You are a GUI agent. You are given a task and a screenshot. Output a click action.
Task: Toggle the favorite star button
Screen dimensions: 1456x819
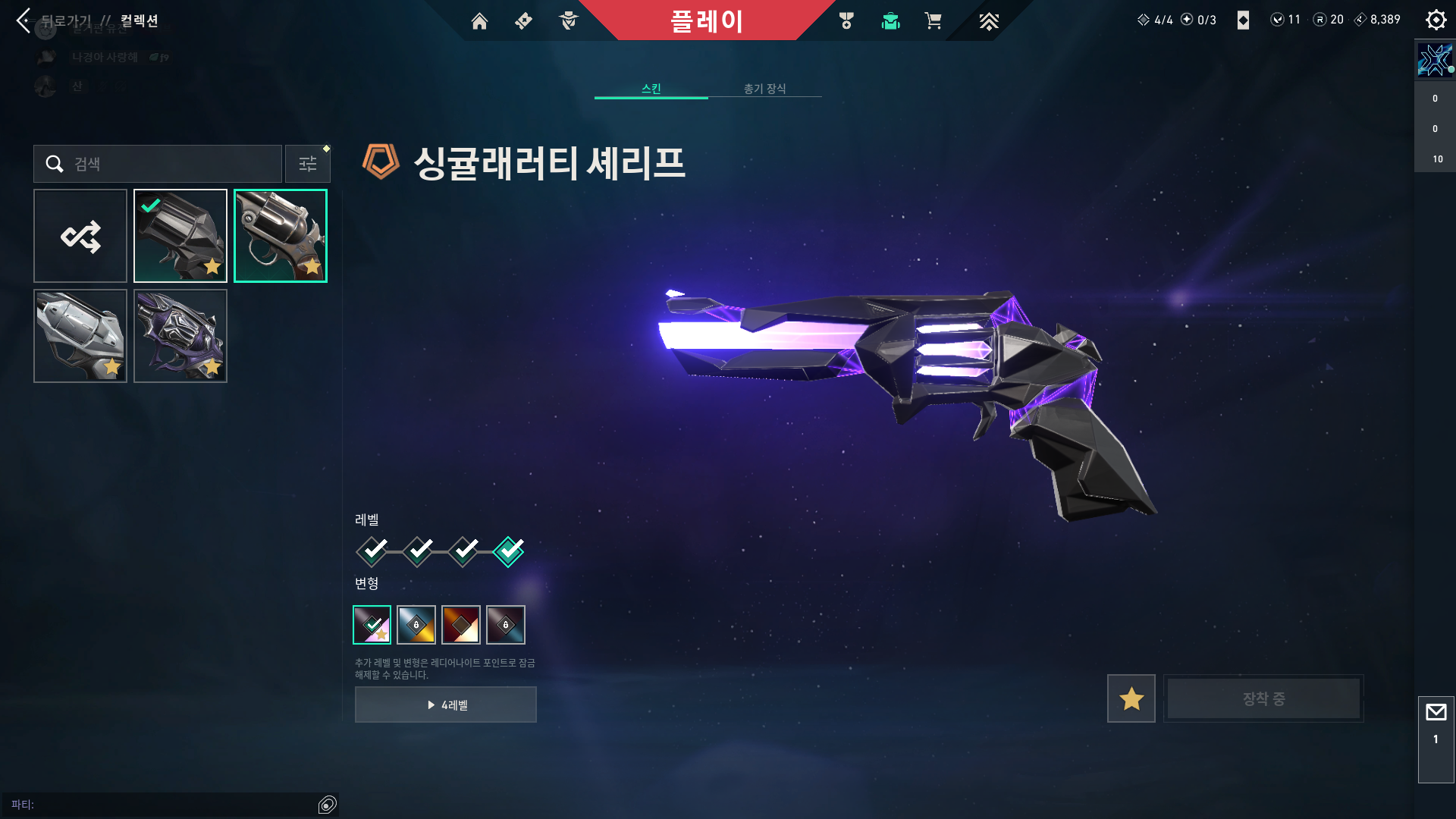pos(1131,698)
